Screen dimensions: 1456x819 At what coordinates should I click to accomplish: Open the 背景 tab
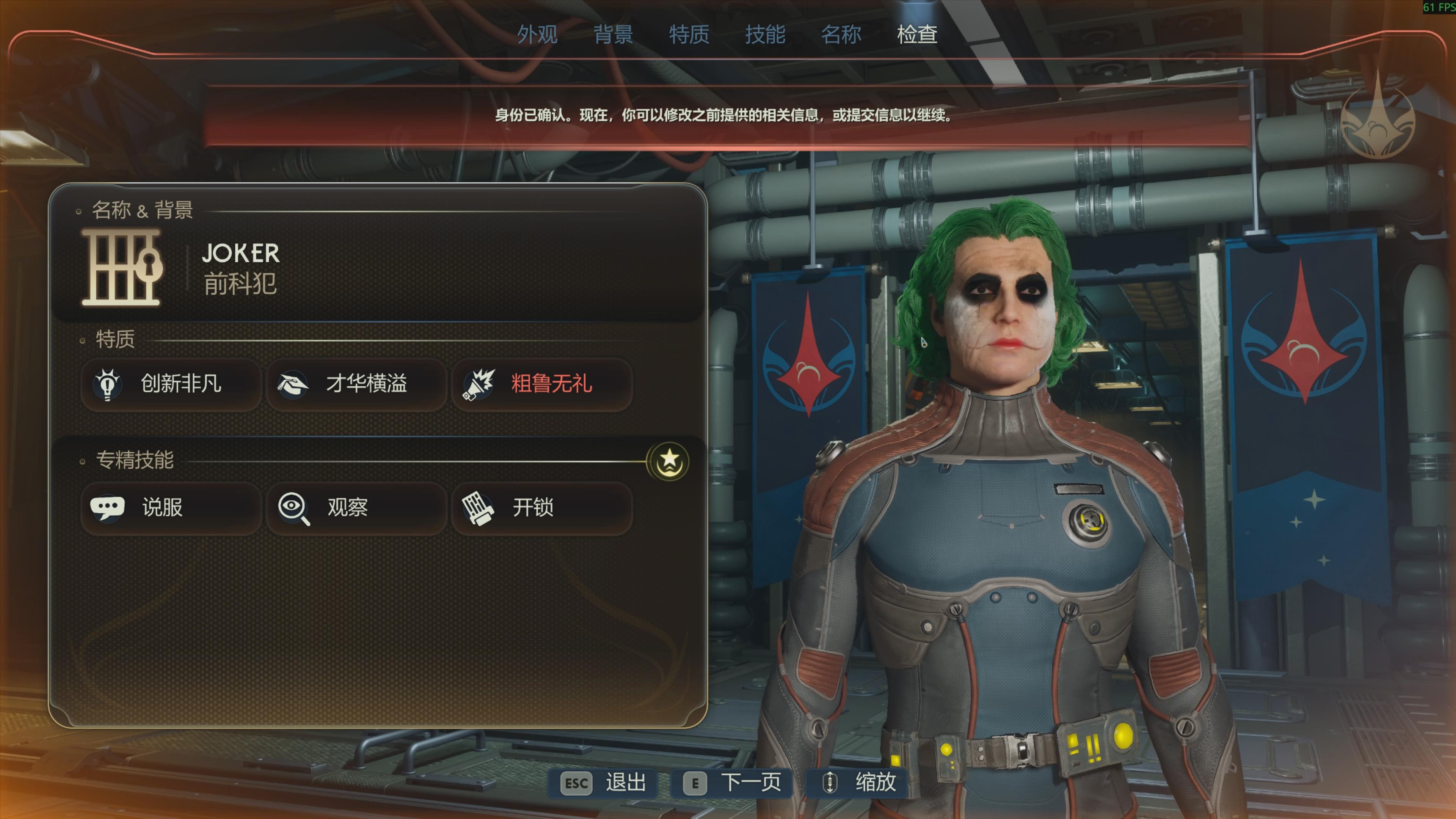click(x=613, y=35)
